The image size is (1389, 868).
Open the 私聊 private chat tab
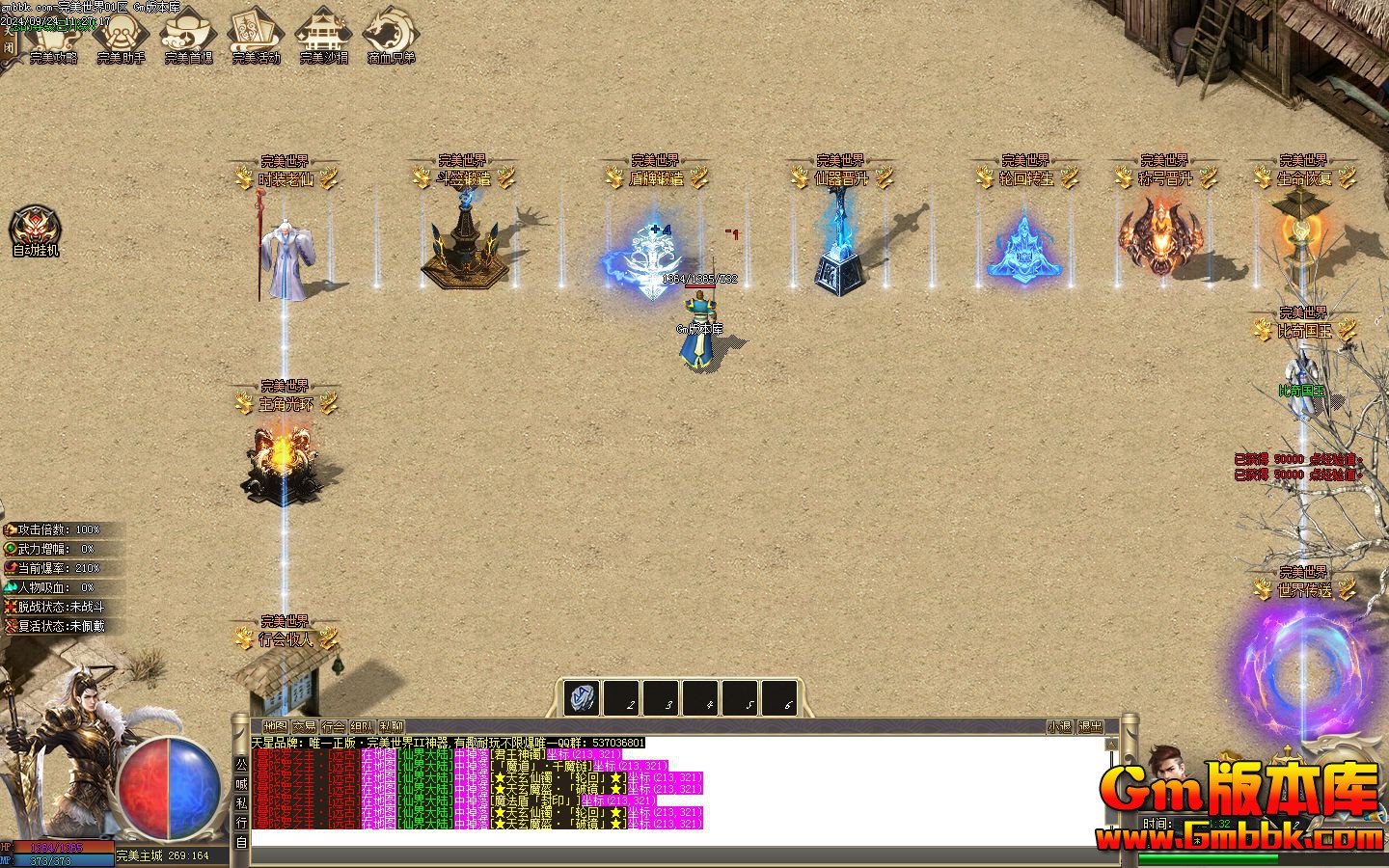392,726
